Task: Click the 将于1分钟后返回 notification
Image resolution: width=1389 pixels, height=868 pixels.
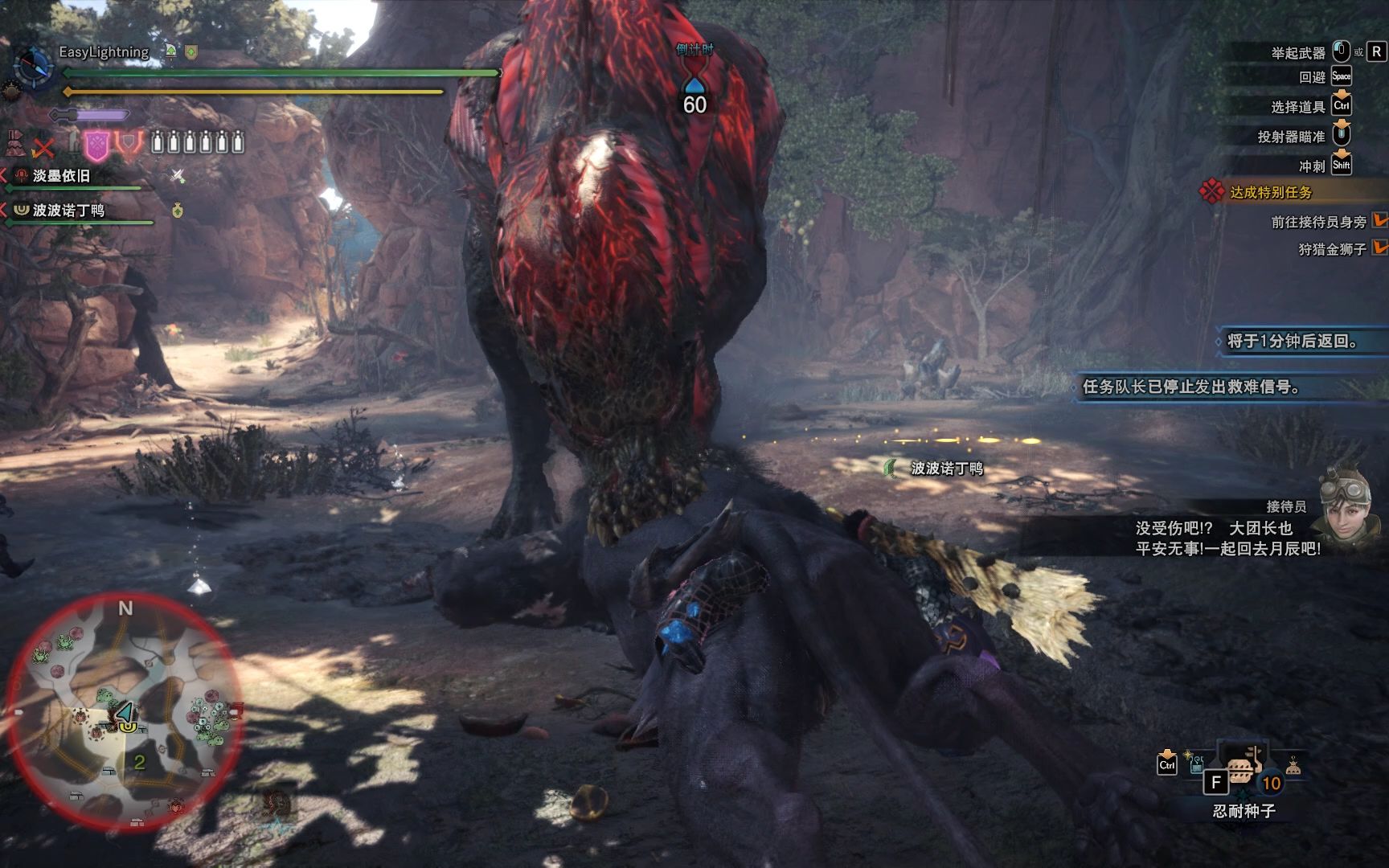Action: point(1293,341)
